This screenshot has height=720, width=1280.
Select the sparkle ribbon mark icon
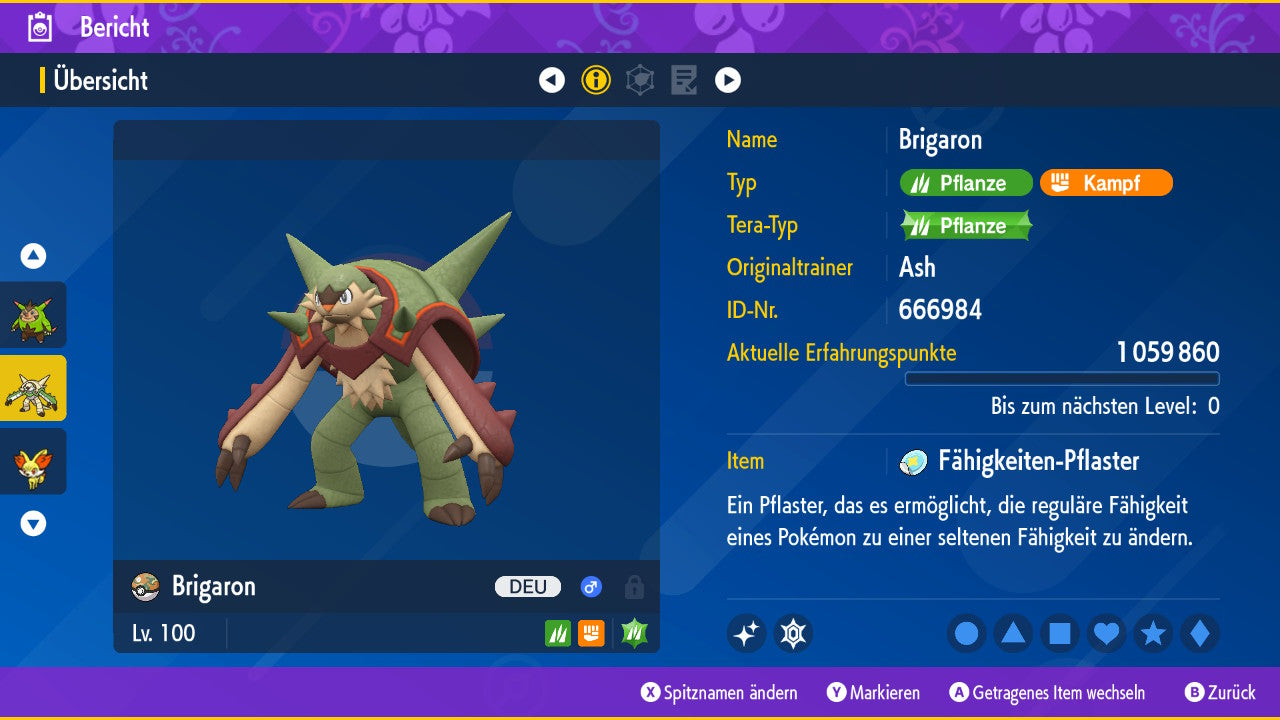click(746, 634)
